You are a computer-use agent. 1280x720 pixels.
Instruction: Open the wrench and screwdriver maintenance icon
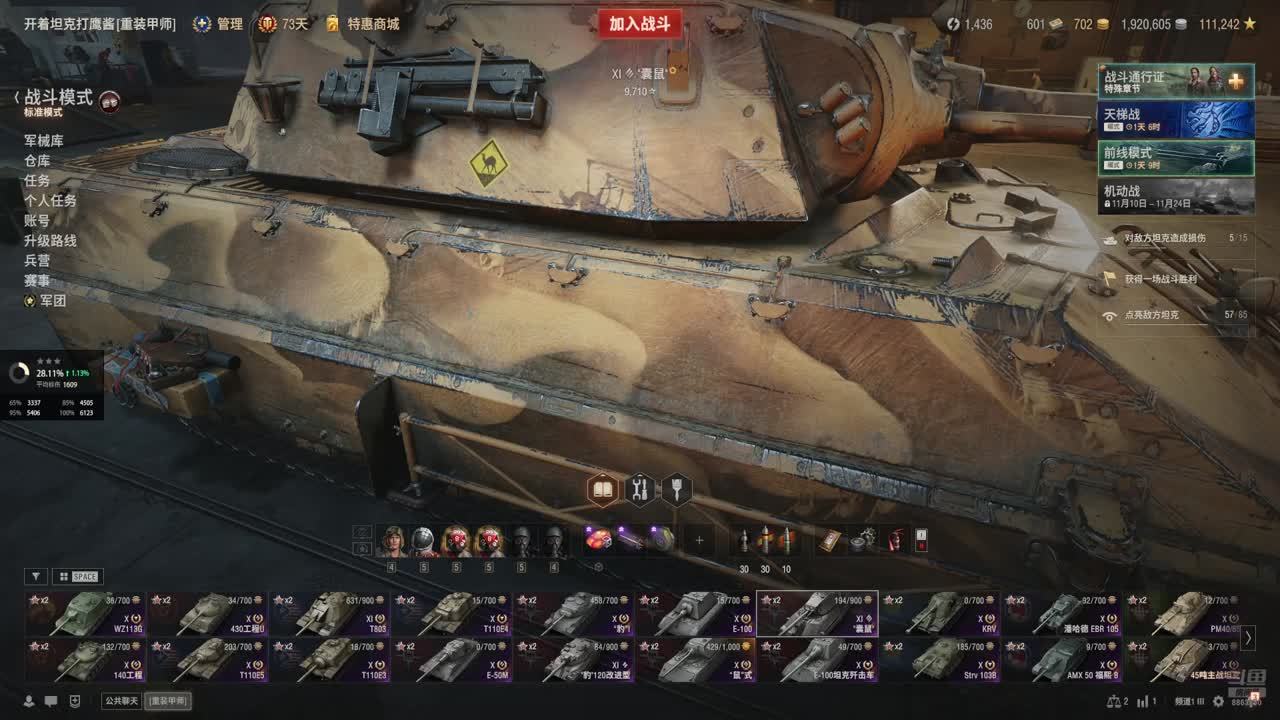pyautogui.click(x=640, y=489)
